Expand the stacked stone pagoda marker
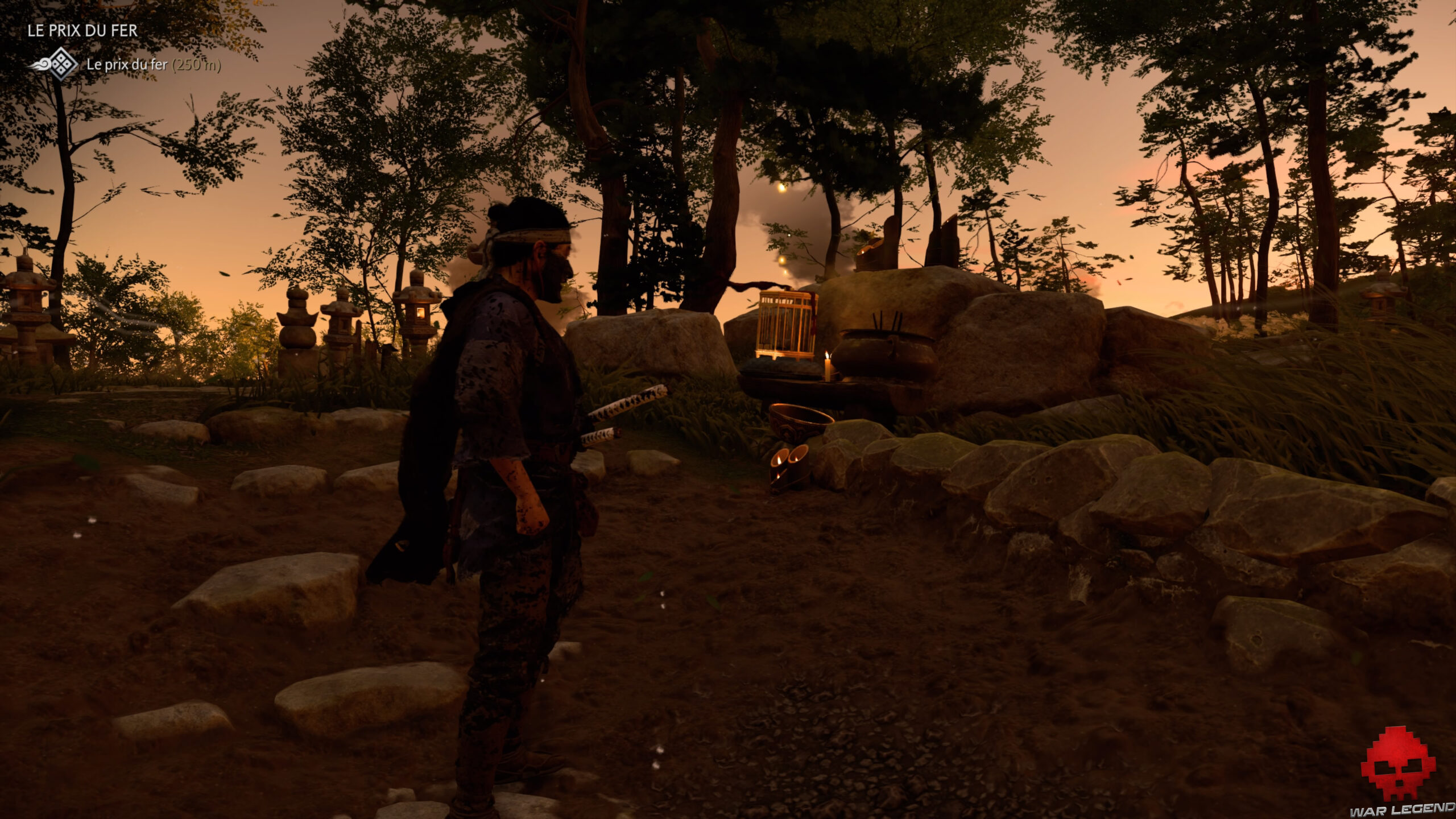 (296, 318)
